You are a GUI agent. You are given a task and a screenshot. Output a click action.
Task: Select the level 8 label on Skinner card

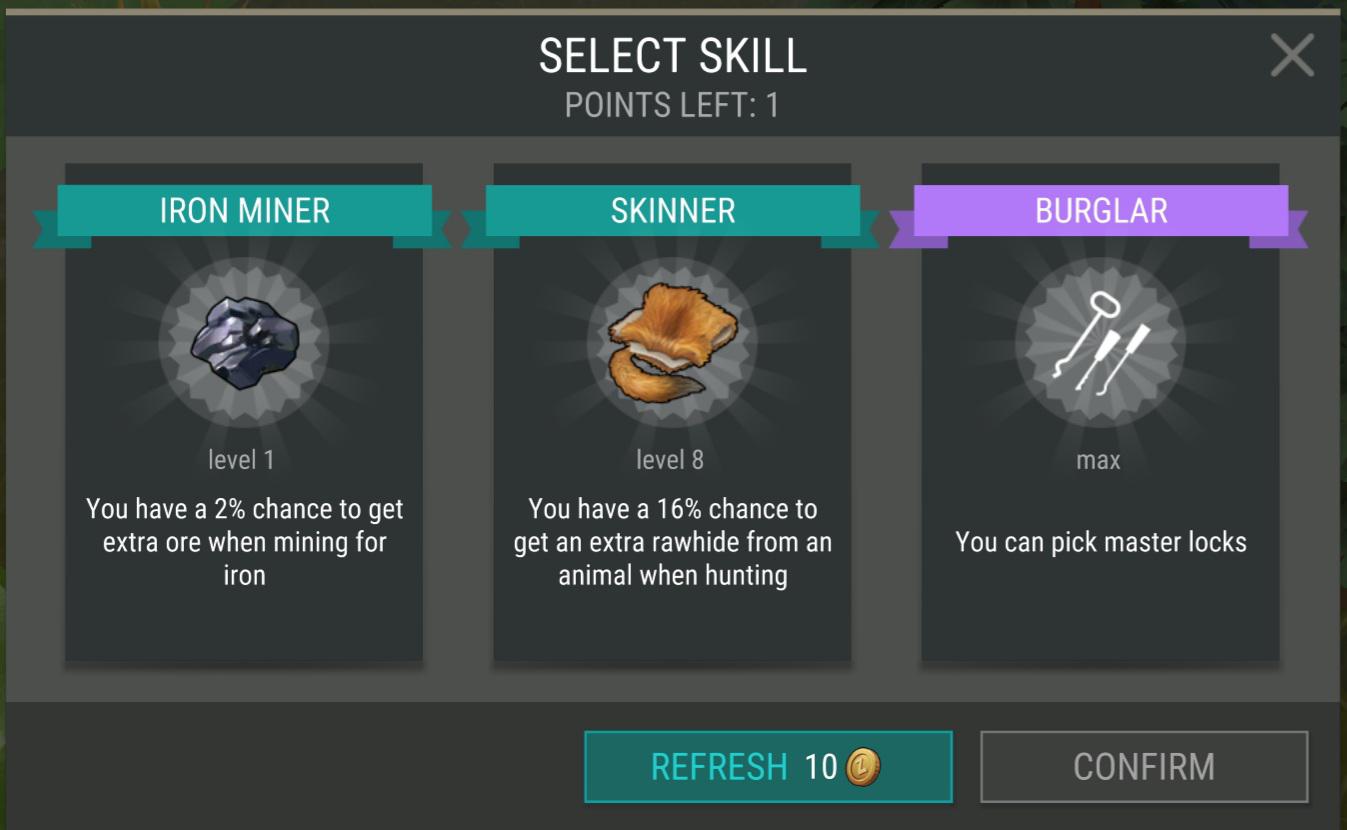click(x=670, y=459)
